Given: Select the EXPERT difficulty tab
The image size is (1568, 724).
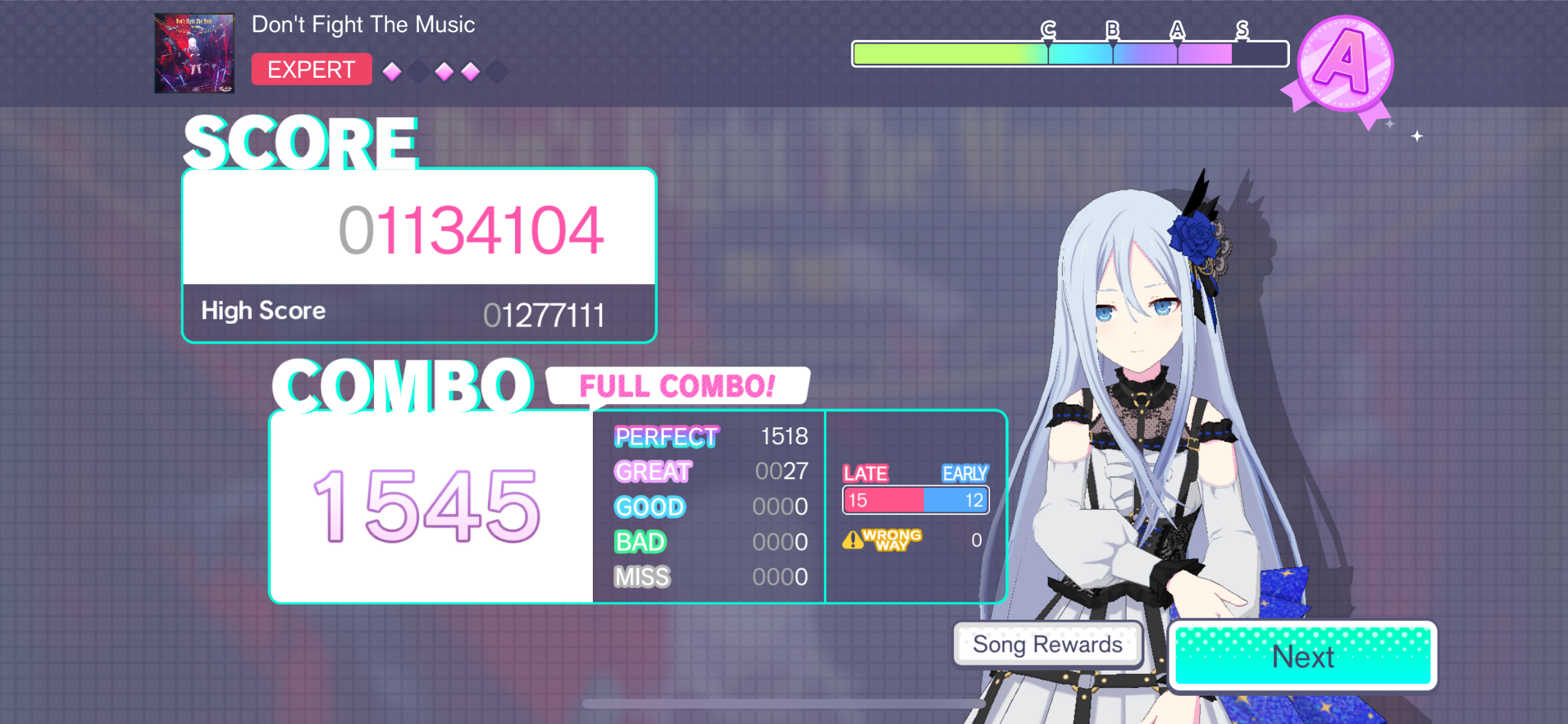Looking at the screenshot, I should point(312,69).
